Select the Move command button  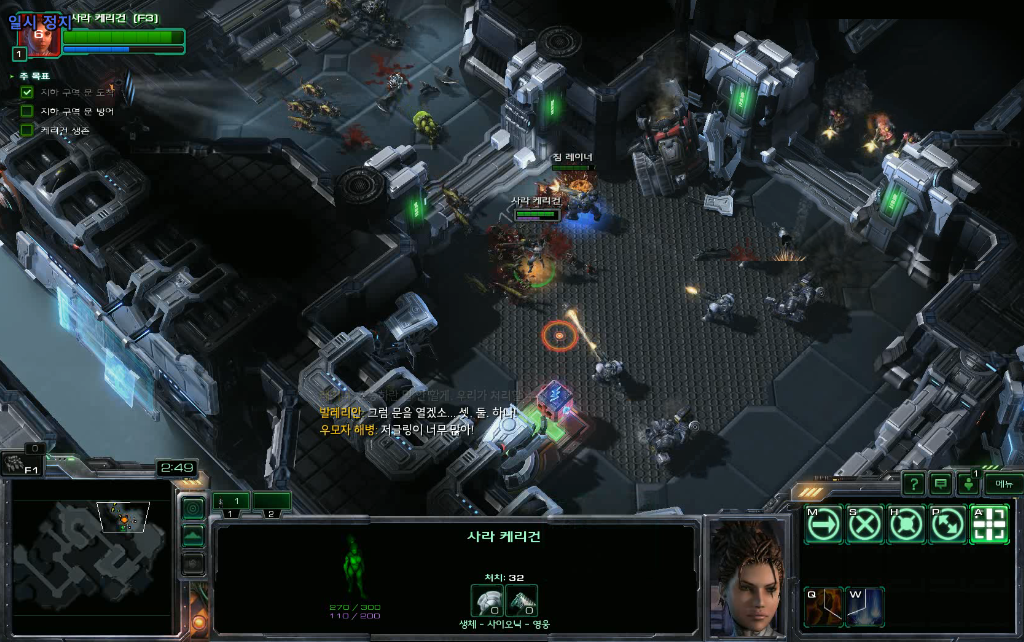pos(823,525)
